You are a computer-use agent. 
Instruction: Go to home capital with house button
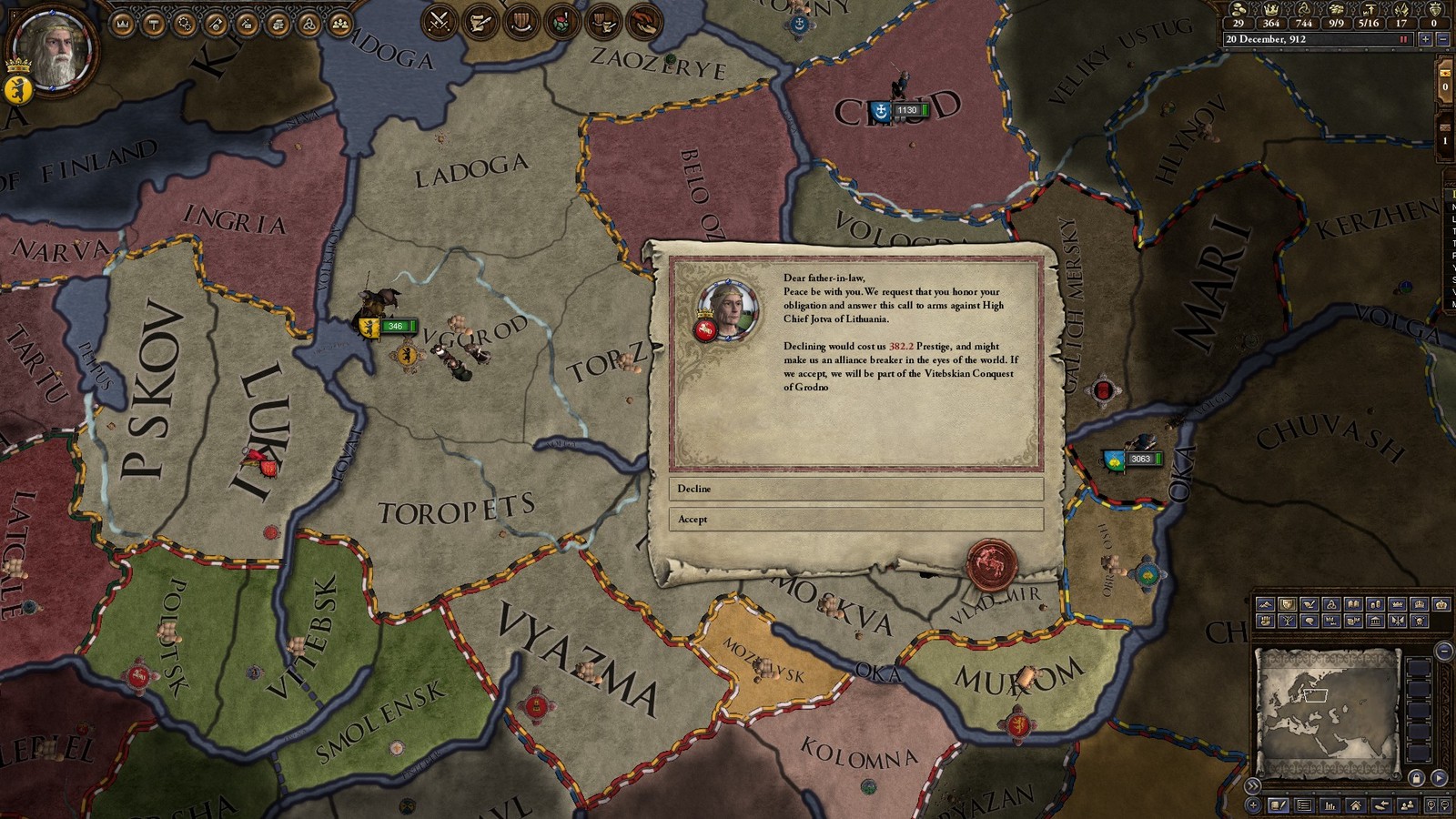pyautogui.click(x=1356, y=805)
